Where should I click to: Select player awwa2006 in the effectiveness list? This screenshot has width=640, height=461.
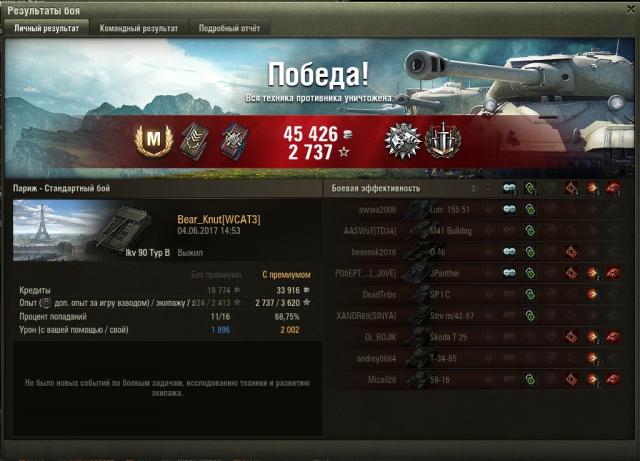click(x=378, y=210)
